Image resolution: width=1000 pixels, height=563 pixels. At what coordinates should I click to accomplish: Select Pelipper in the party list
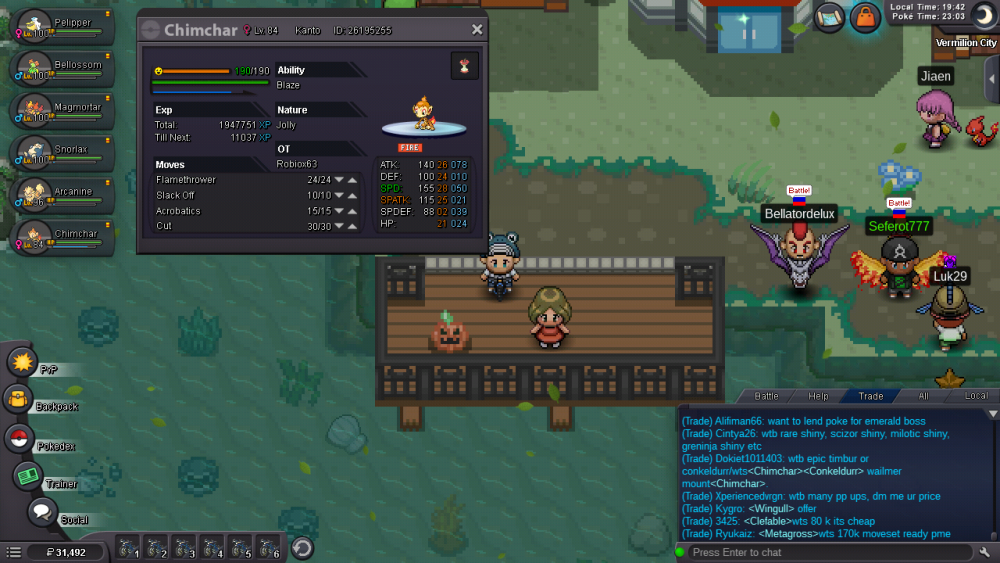coord(62,26)
